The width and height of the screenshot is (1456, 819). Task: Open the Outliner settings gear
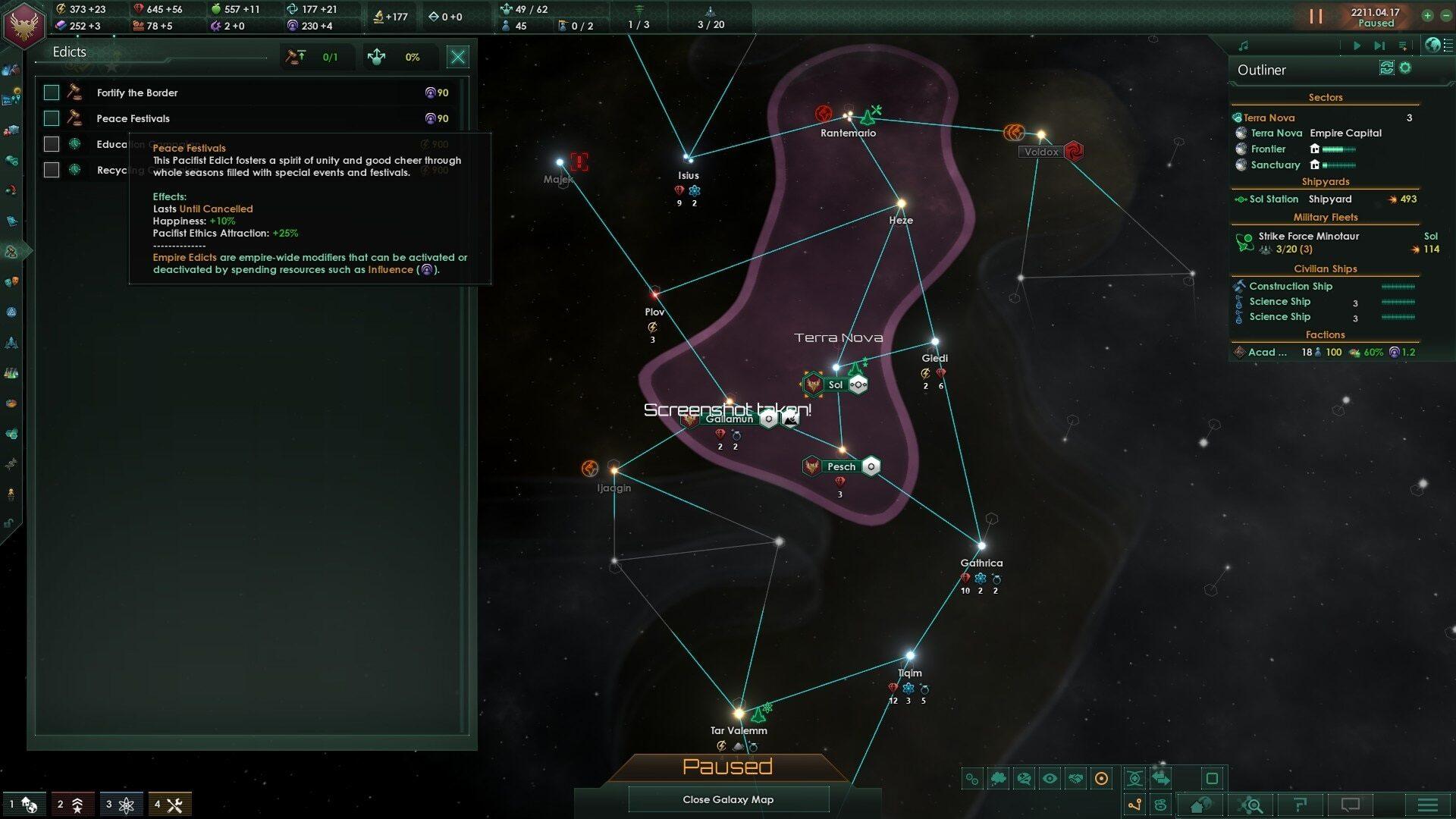[1405, 68]
